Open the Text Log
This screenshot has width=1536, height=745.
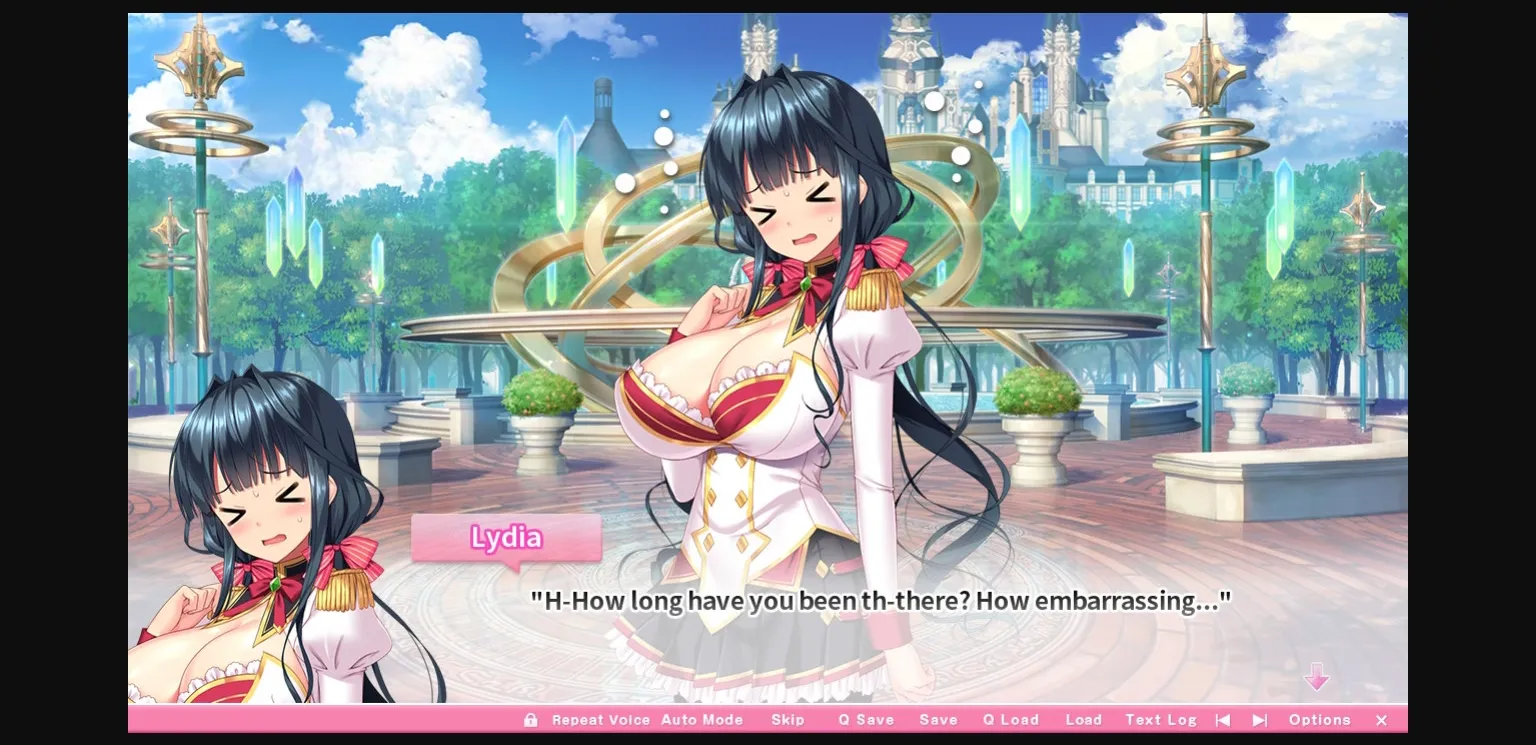point(1160,719)
